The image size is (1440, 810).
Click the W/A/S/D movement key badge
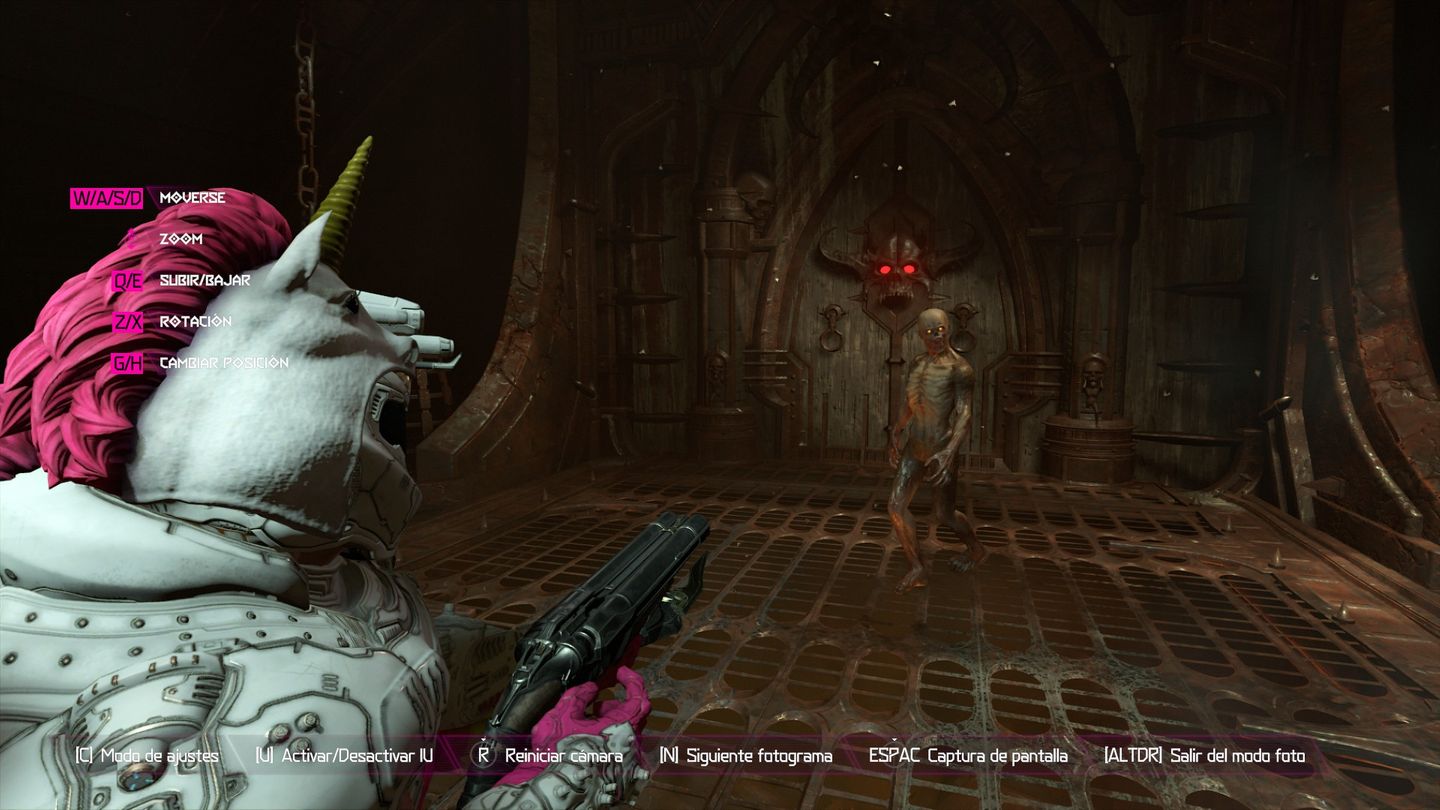109,197
